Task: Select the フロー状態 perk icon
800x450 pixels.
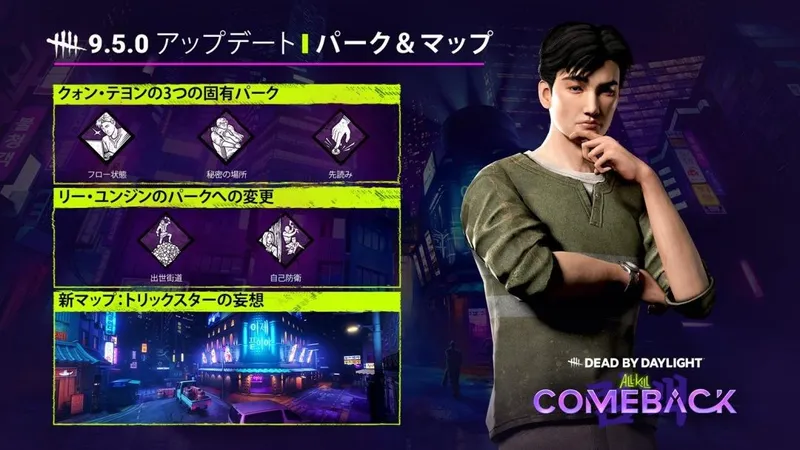Action: 106,137
